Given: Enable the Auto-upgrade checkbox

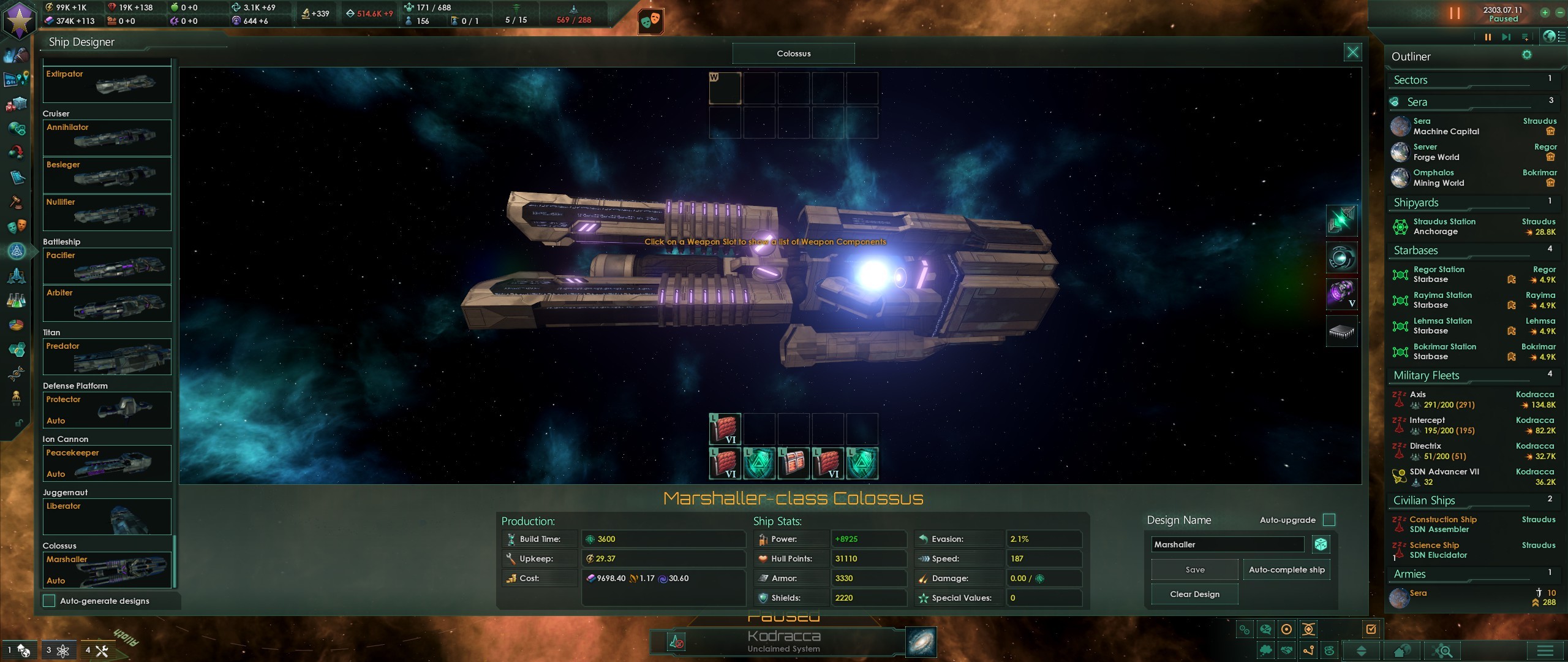Looking at the screenshot, I should [x=1329, y=520].
